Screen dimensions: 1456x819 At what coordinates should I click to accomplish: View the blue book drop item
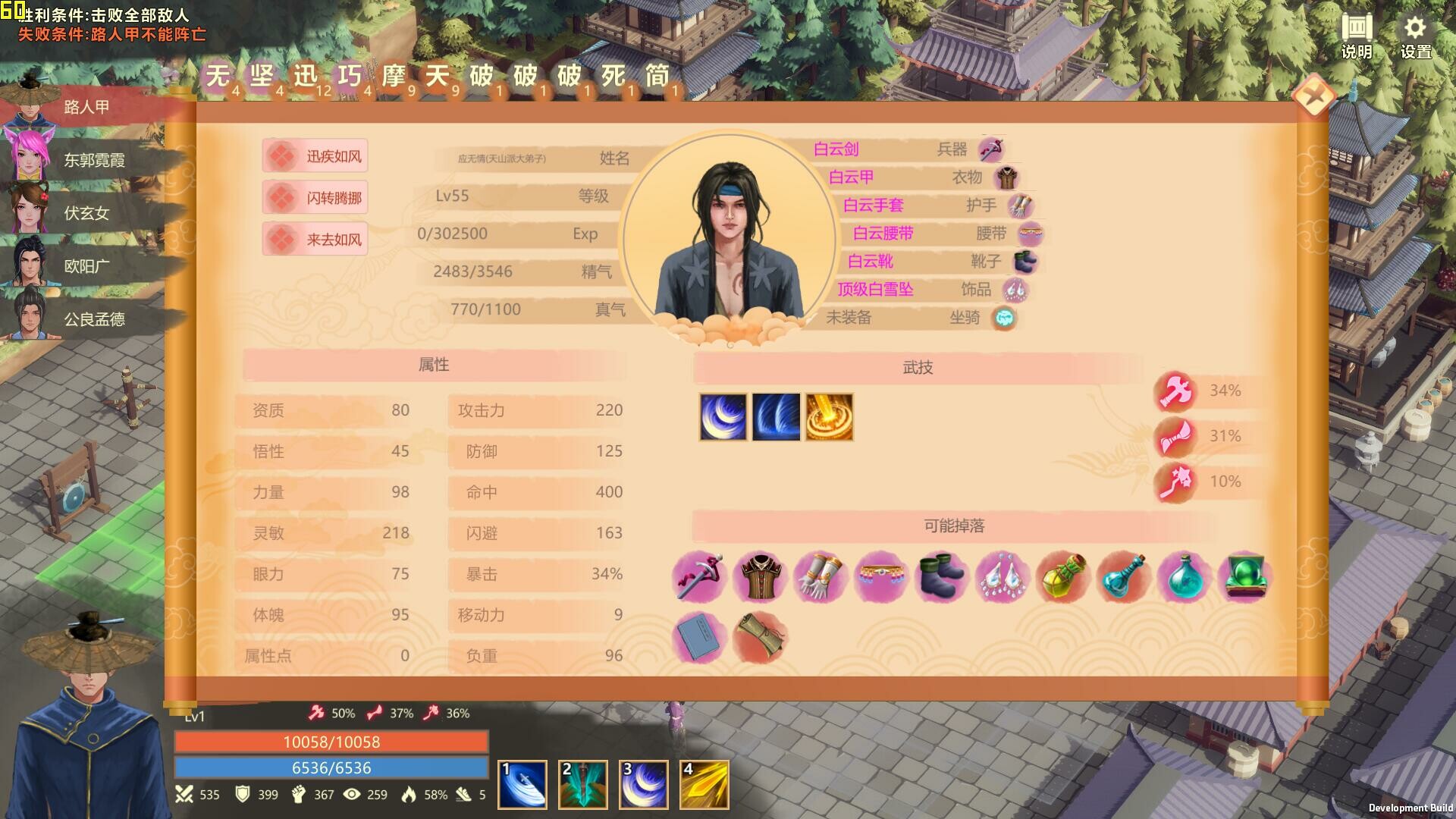point(698,638)
